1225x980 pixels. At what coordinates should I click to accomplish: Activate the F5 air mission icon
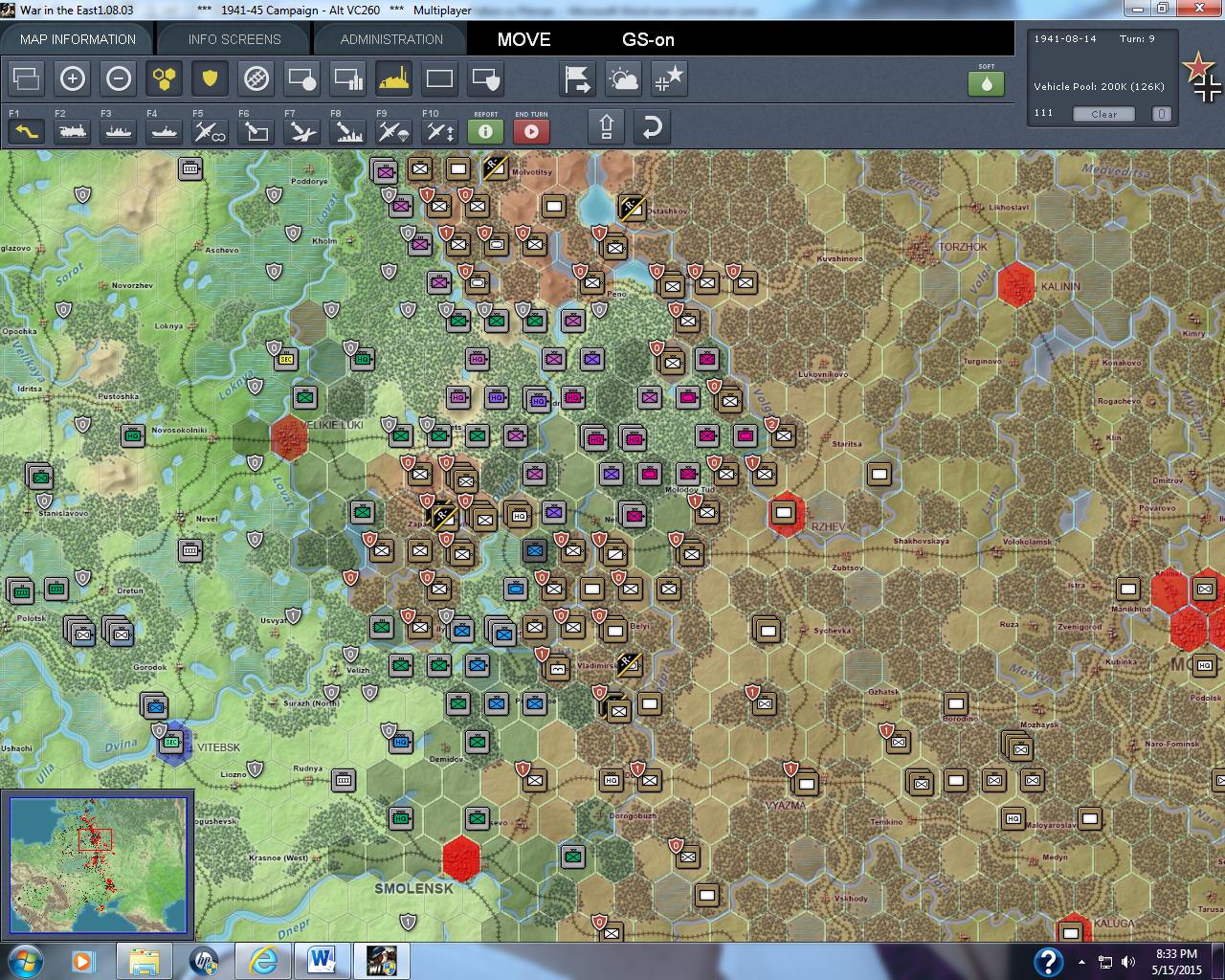coord(210,130)
